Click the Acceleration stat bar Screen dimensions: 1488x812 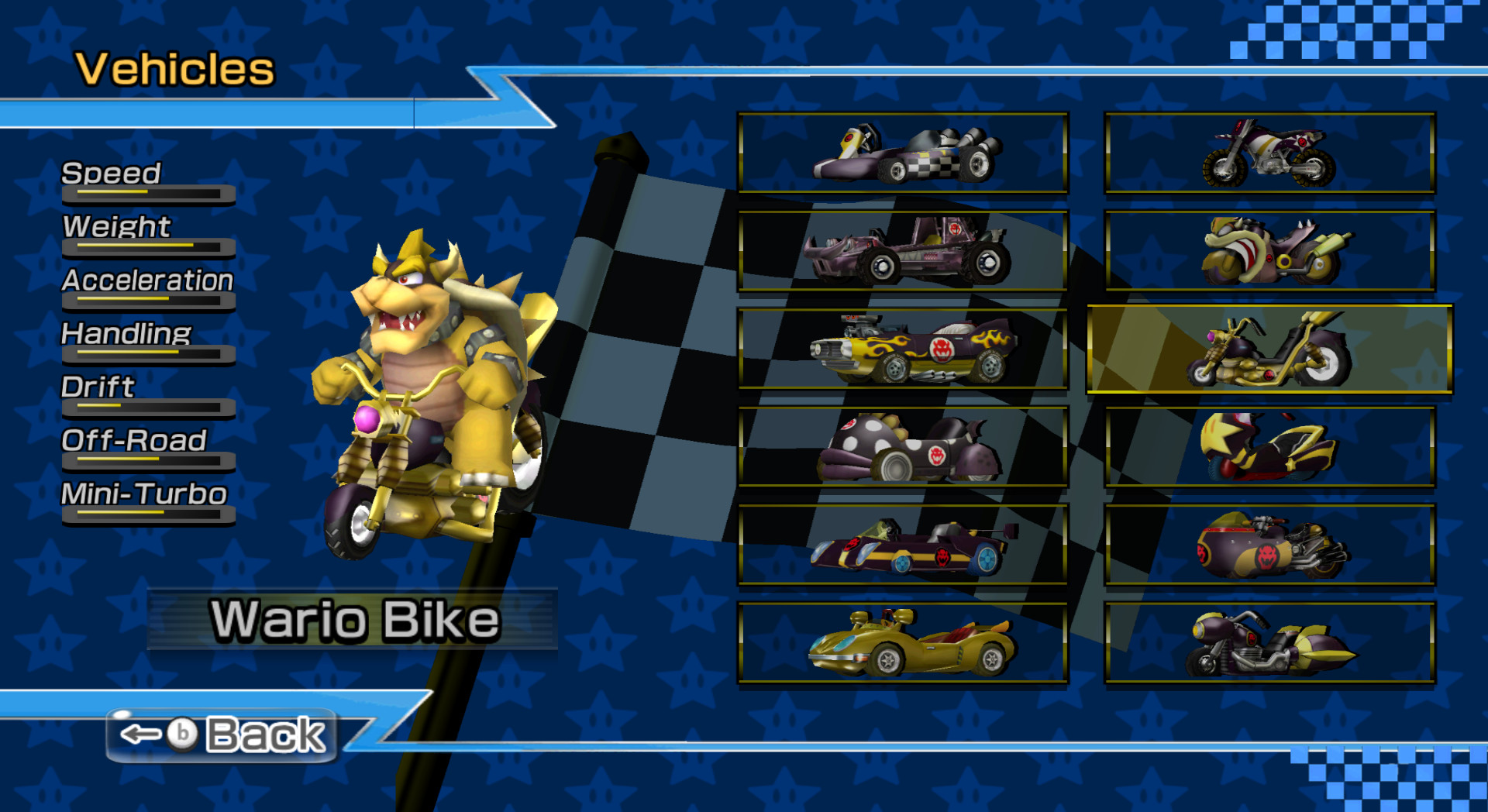149,302
